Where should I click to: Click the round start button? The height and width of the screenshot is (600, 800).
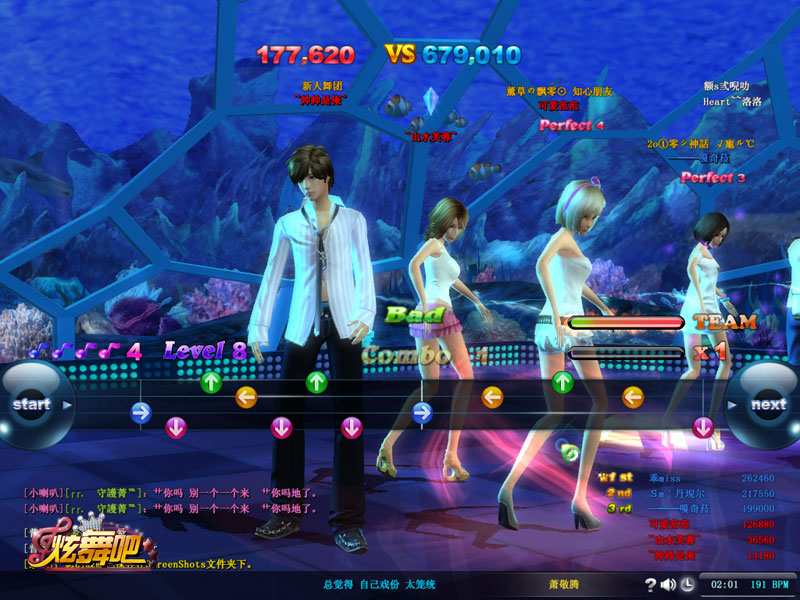pos(31,405)
